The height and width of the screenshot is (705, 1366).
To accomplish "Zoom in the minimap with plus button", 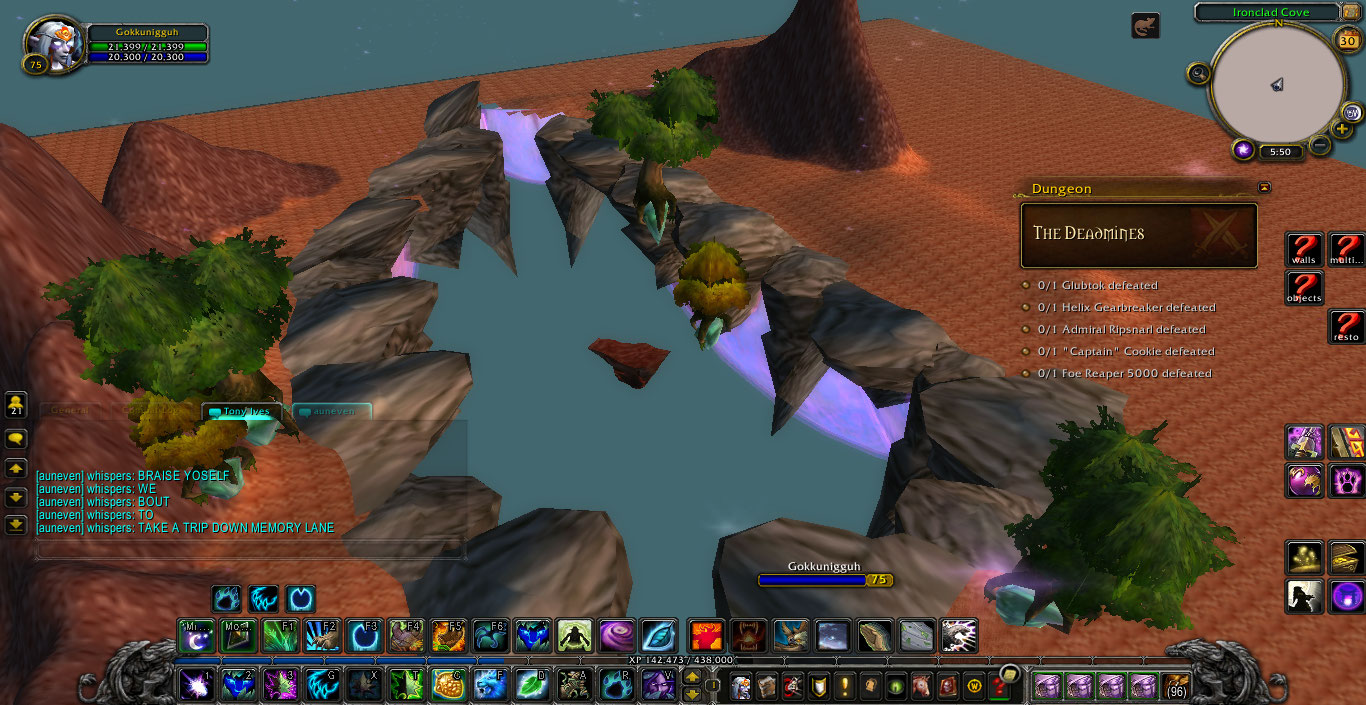I will [1342, 129].
